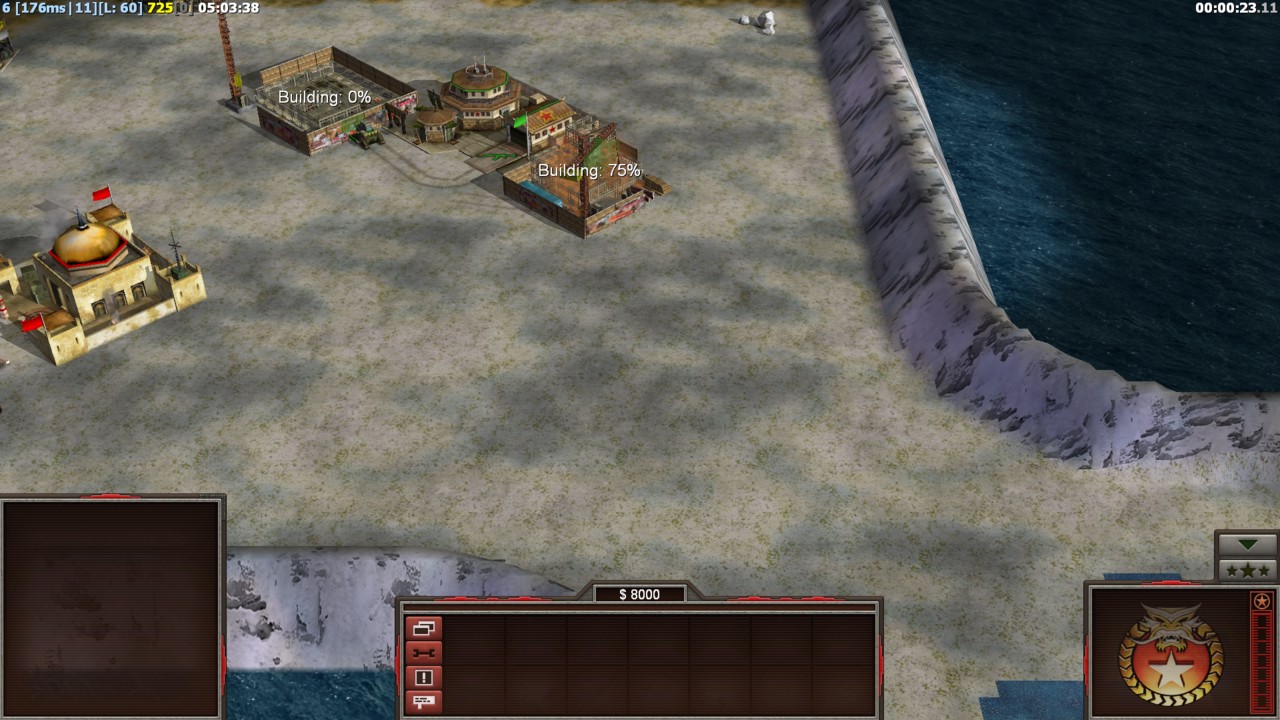Select the wrench icon button
Viewport: 1280px width, 720px height.
click(x=424, y=653)
